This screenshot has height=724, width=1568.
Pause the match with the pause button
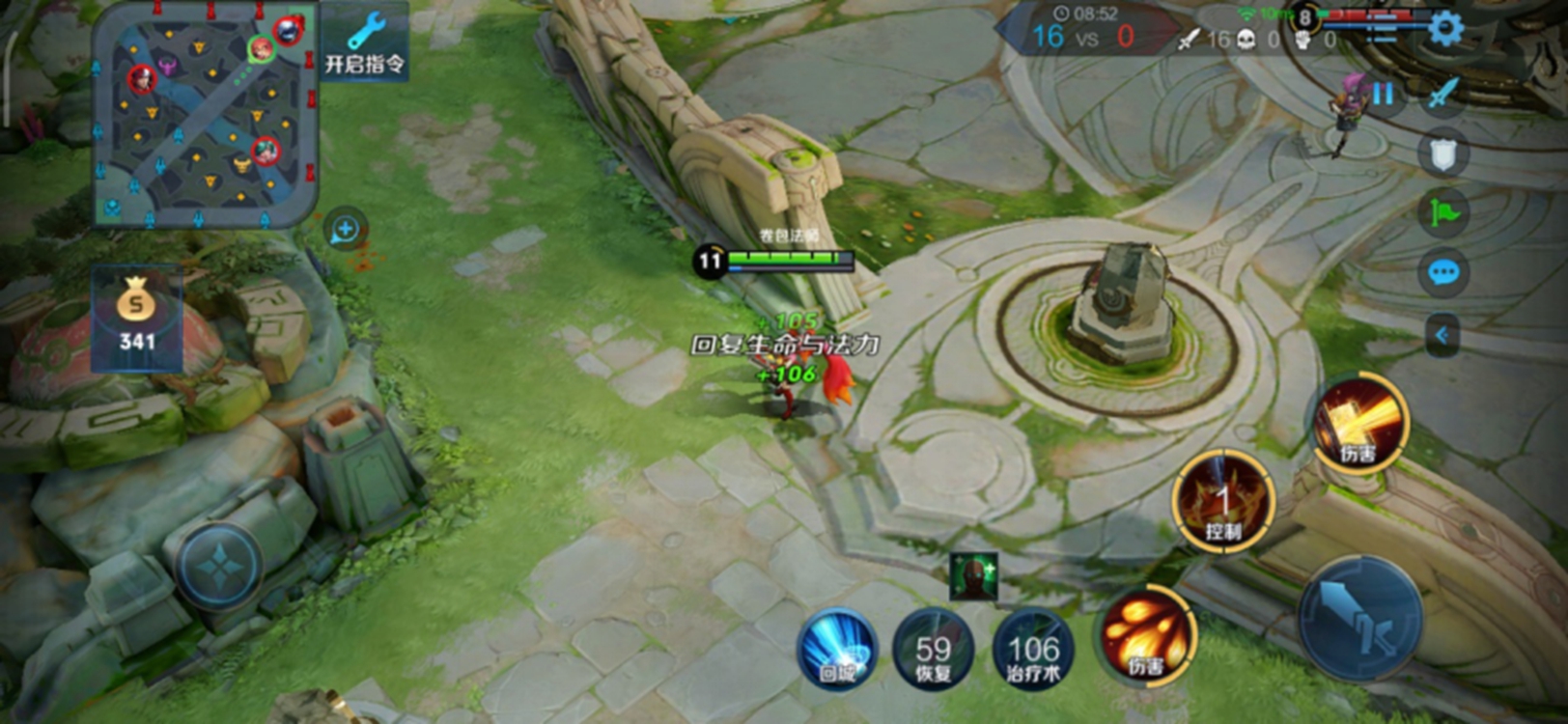[x=1383, y=94]
